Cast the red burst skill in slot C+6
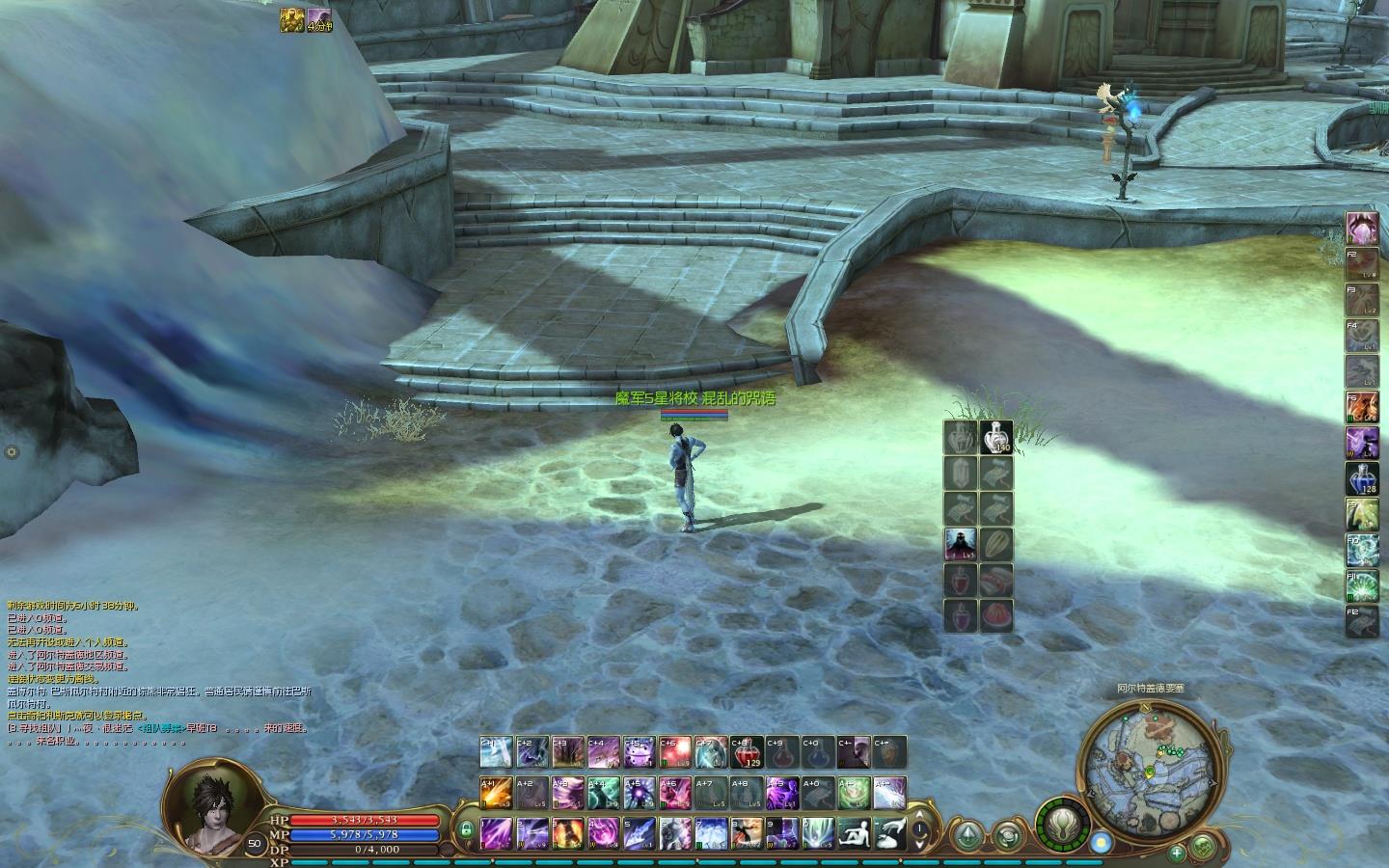This screenshot has height=868, width=1389. (674, 752)
